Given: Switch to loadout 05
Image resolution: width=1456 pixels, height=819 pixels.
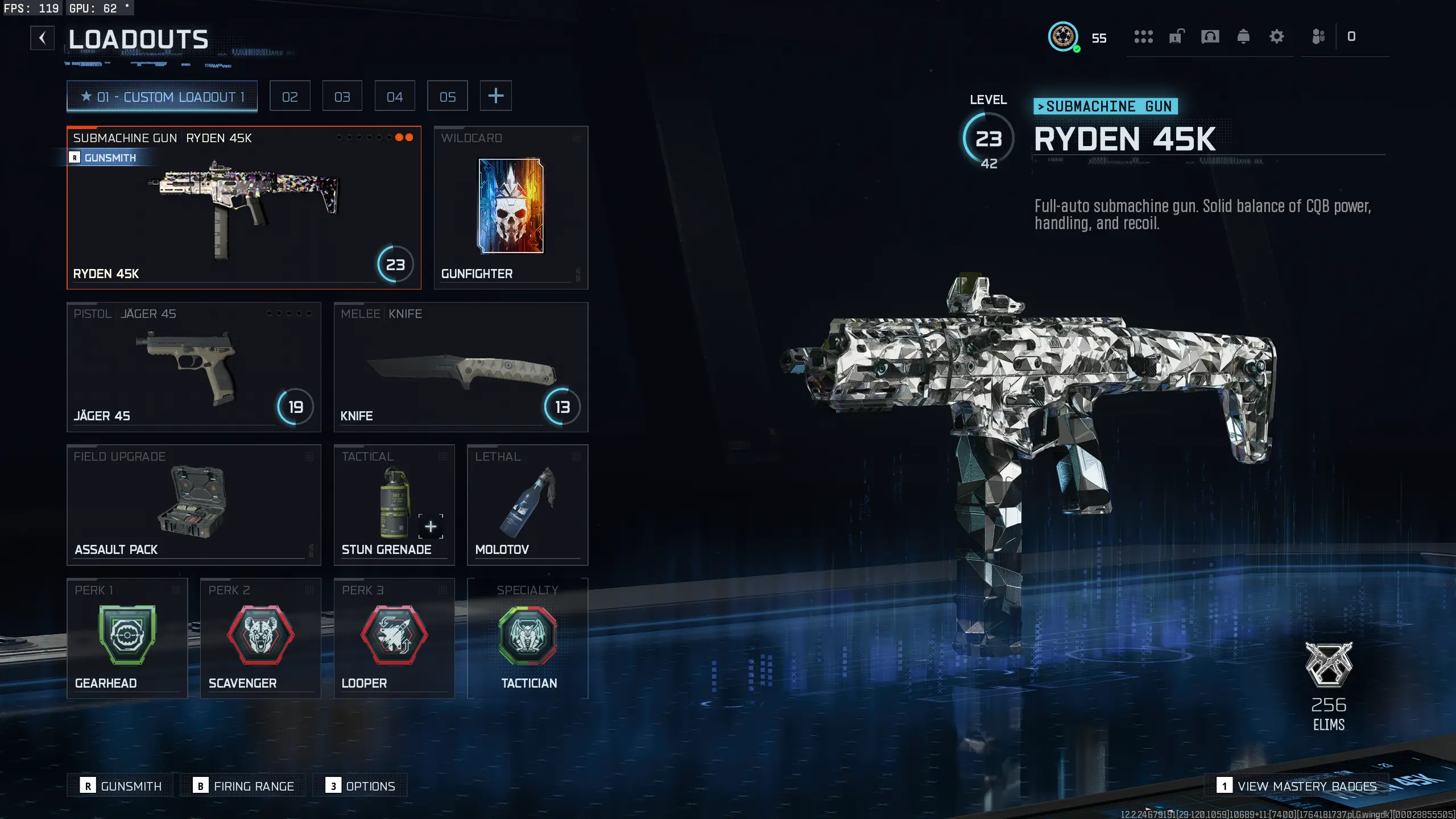Looking at the screenshot, I should pyautogui.click(x=448, y=96).
